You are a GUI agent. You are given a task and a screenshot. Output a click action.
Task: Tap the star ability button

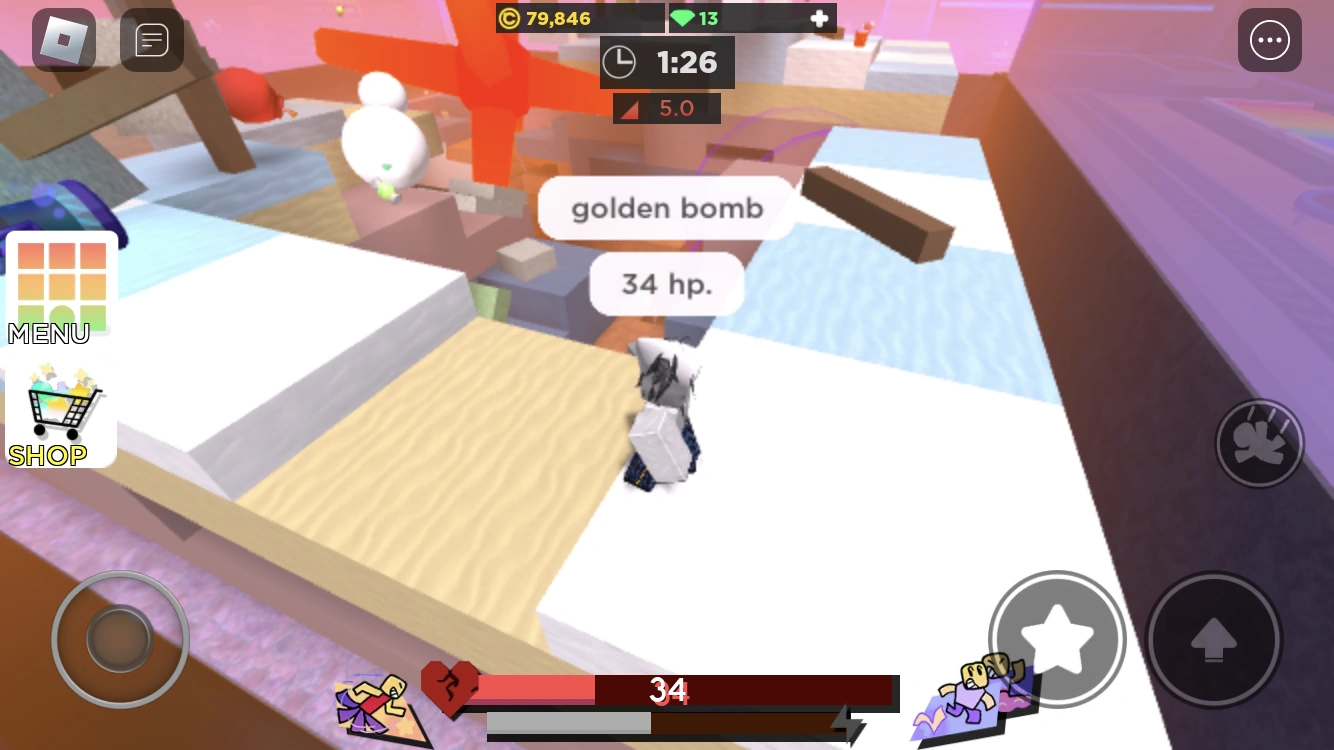1056,640
